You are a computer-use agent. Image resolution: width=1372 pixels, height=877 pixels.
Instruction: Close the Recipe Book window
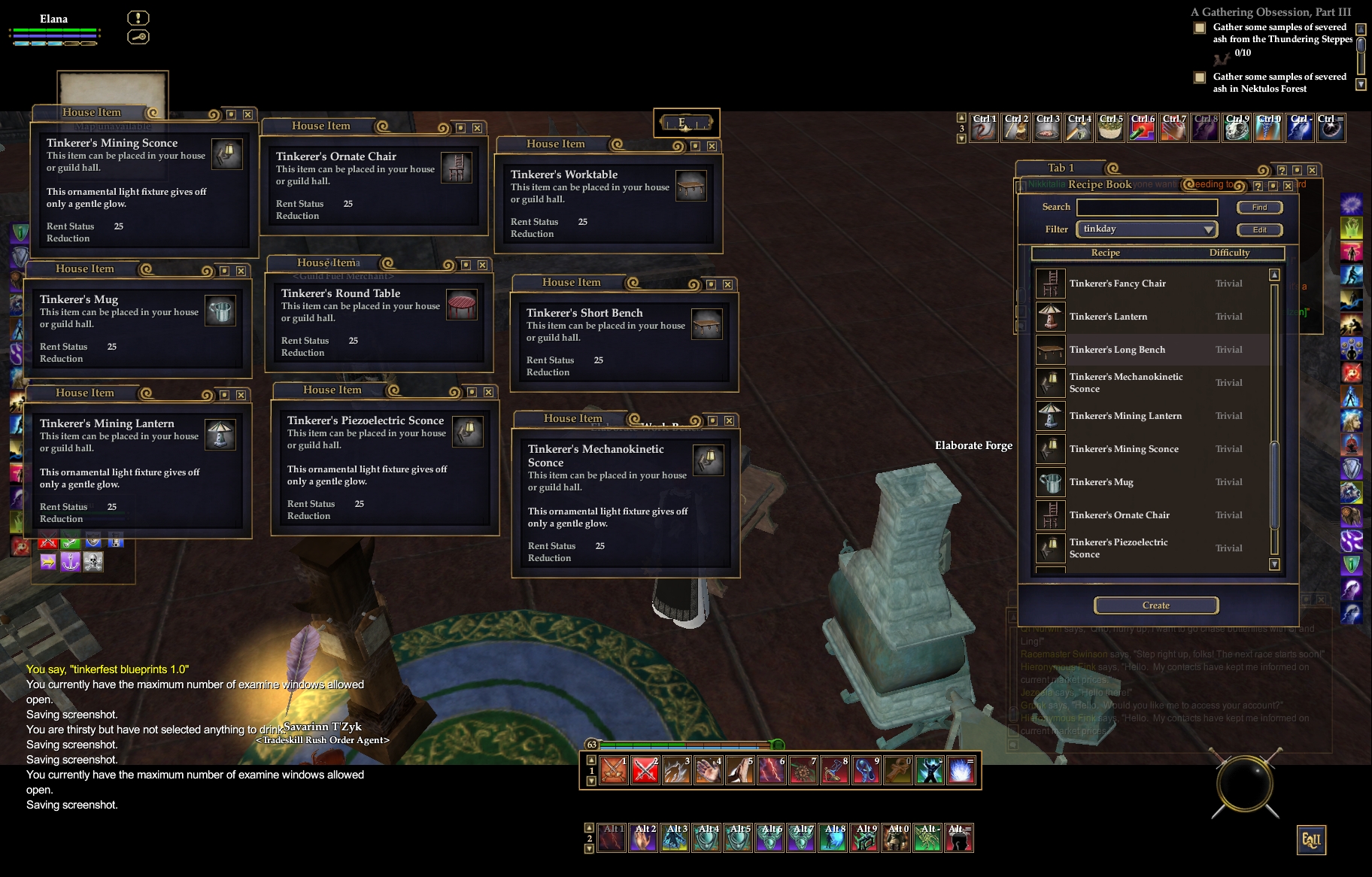pos(1288,186)
